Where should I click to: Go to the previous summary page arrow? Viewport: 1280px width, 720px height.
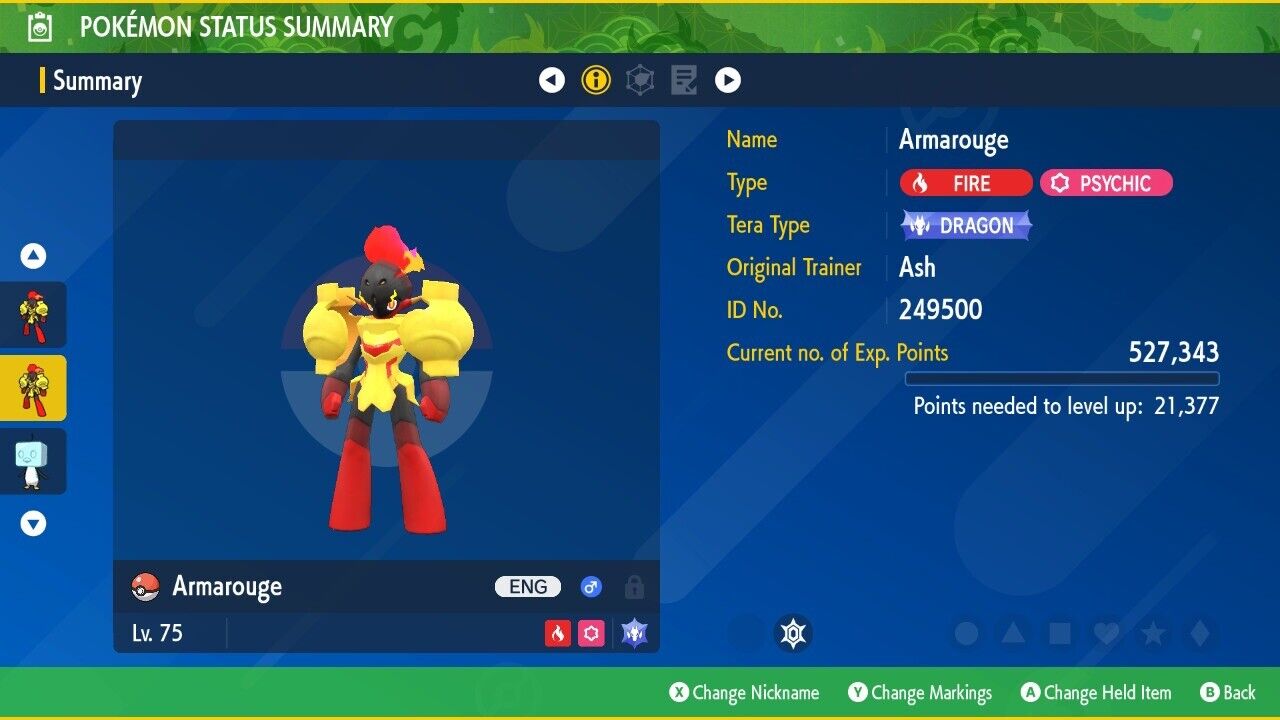(x=552, y=80)
